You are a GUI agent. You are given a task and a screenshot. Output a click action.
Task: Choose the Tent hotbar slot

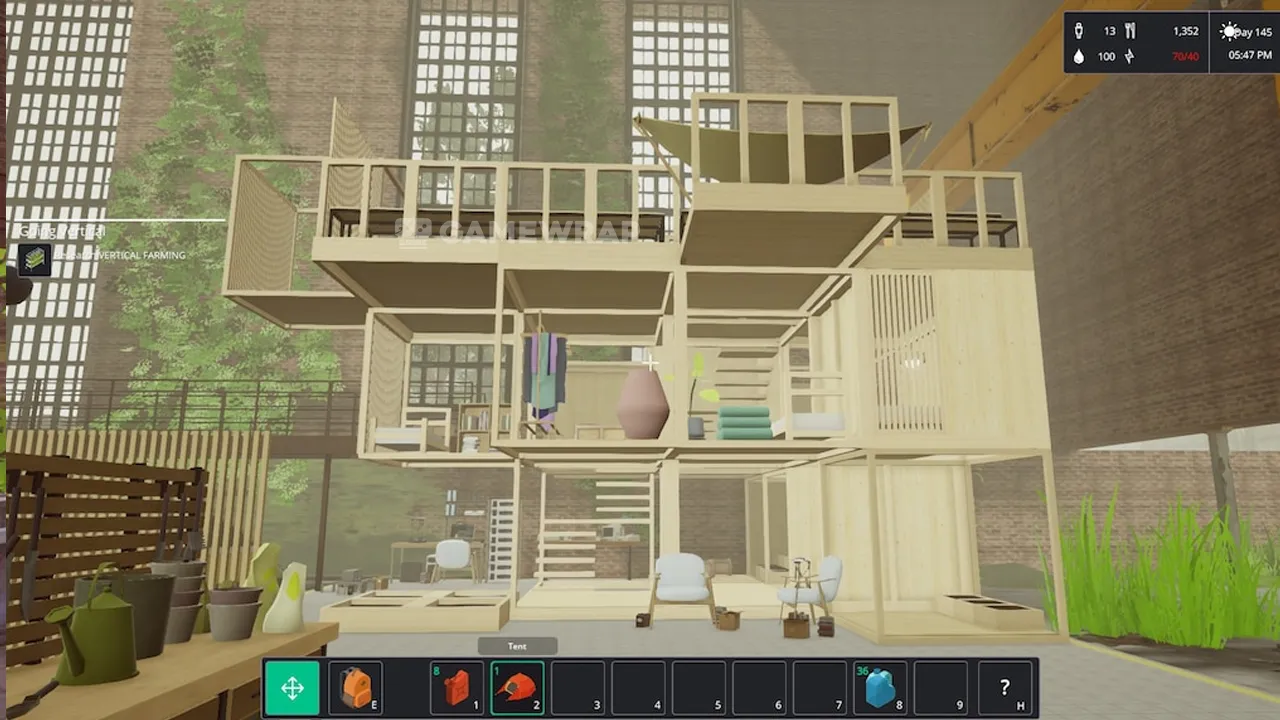(518, 688)
